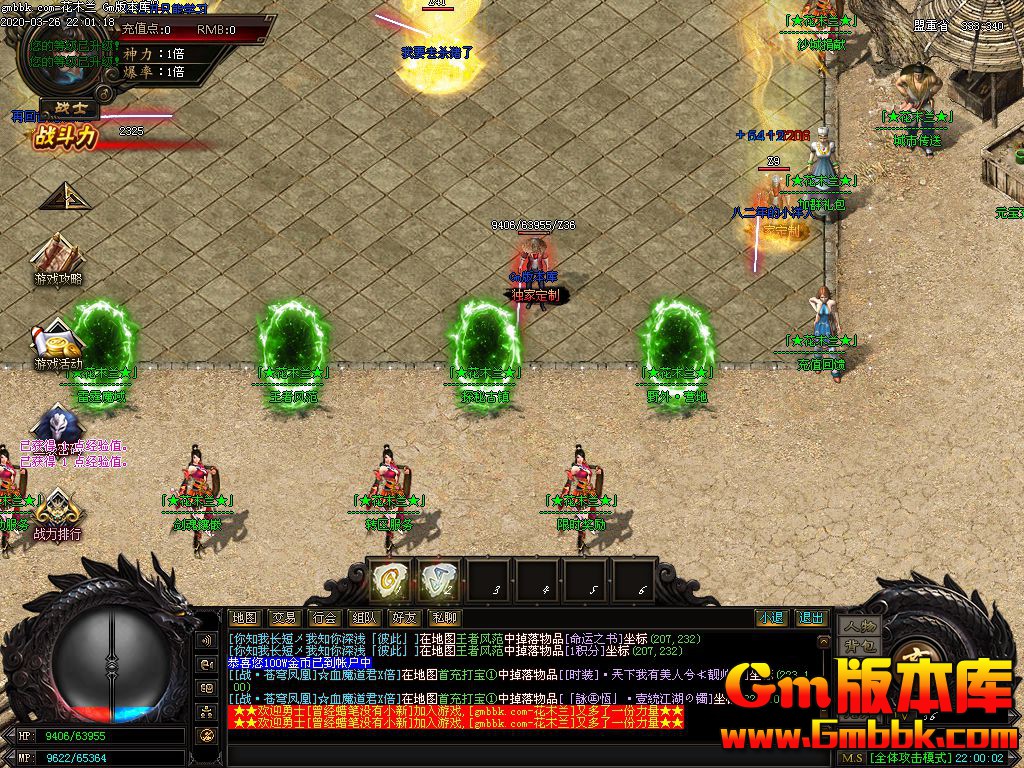
Task: Open the 人物 character panel
Action: pos(858,627)
